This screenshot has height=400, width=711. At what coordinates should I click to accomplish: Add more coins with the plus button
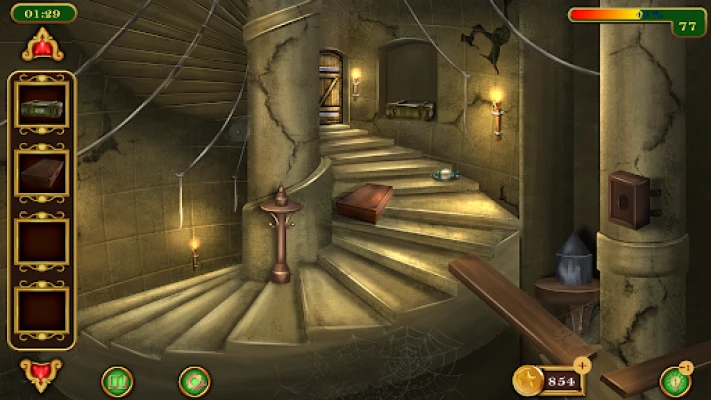[x=582, y=365]
